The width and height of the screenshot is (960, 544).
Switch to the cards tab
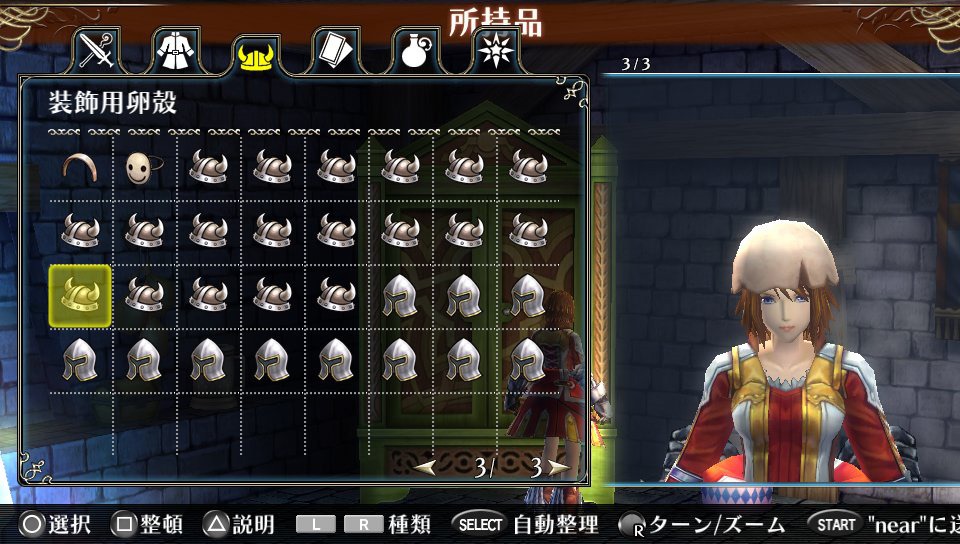pyautogui.click(x=335, y=51)
